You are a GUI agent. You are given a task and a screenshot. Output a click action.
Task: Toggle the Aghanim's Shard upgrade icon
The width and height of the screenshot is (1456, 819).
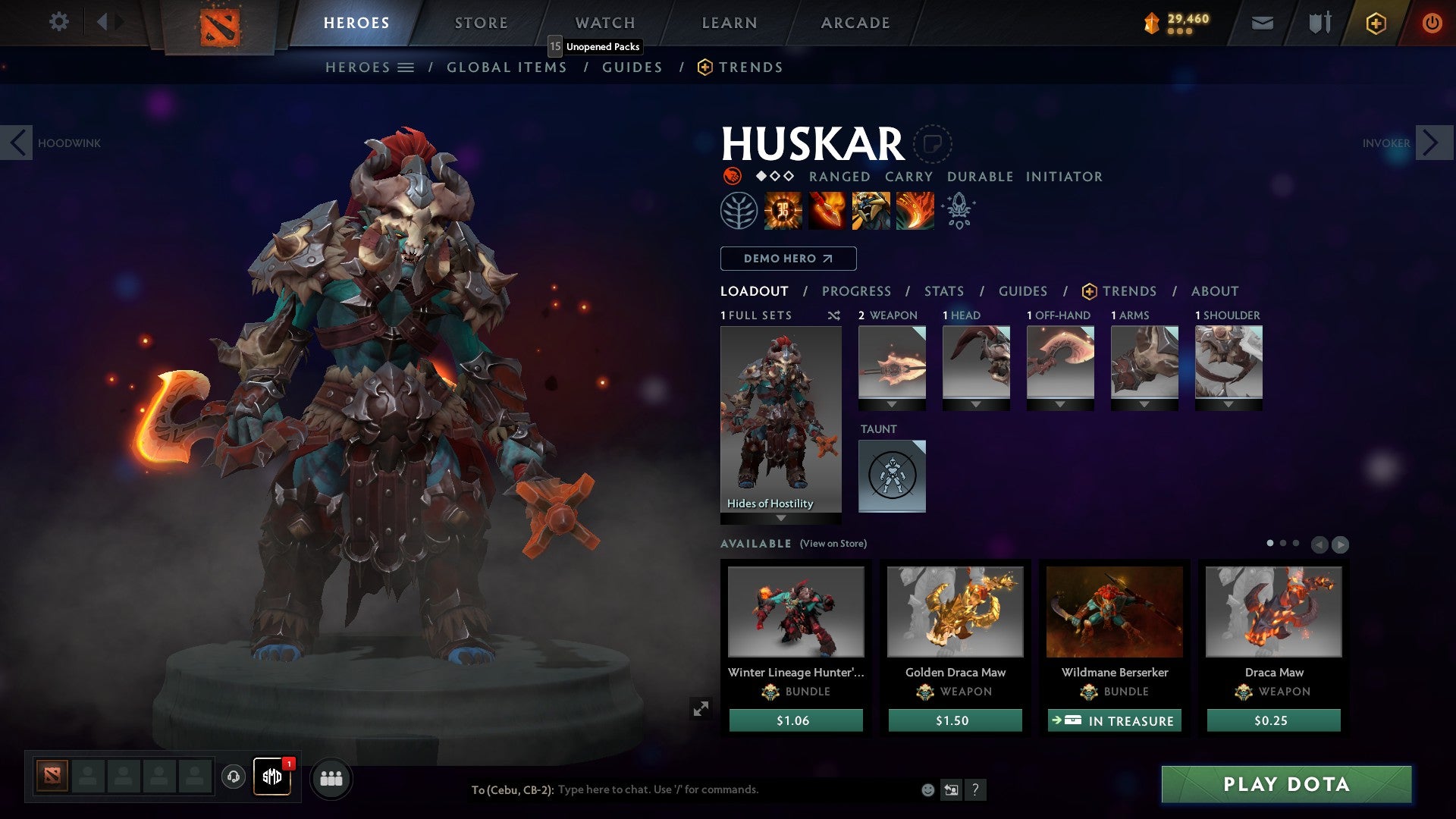point(959,211)
